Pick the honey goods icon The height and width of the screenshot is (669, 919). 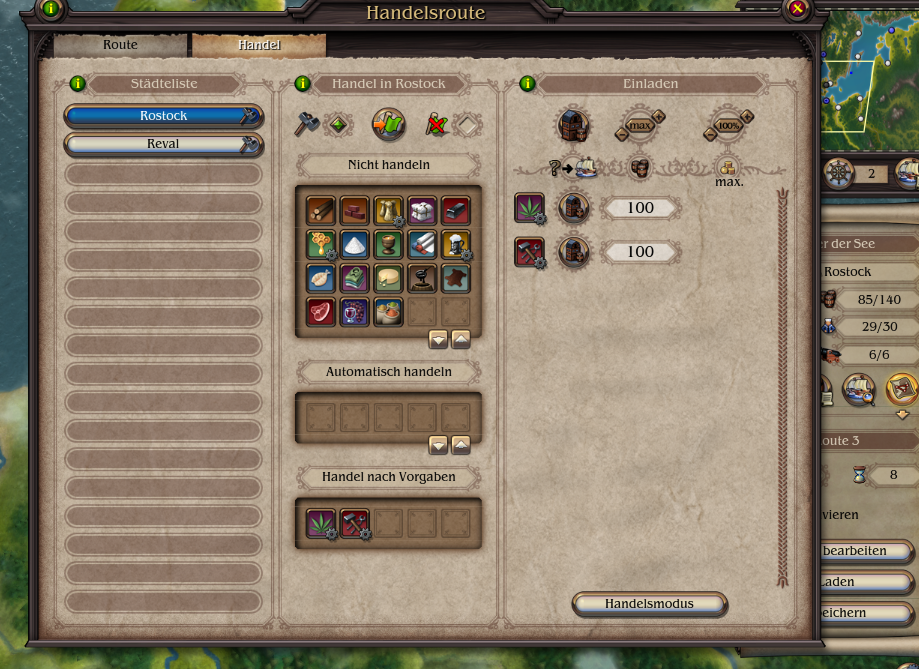click(320, 243)
